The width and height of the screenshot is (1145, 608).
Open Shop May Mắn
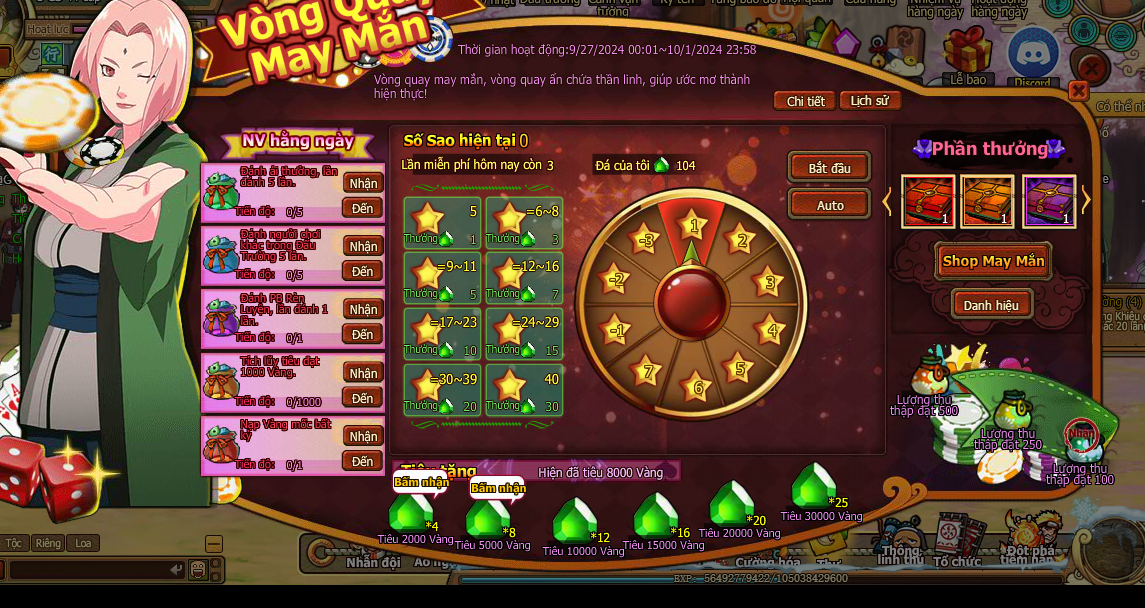(x=993, y=261)
